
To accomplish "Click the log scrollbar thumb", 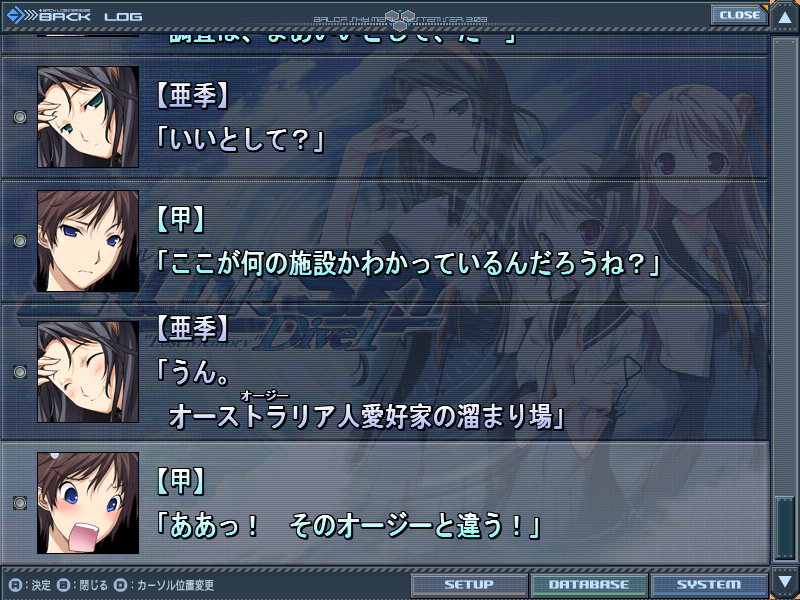I will click(x=784, y=525).
